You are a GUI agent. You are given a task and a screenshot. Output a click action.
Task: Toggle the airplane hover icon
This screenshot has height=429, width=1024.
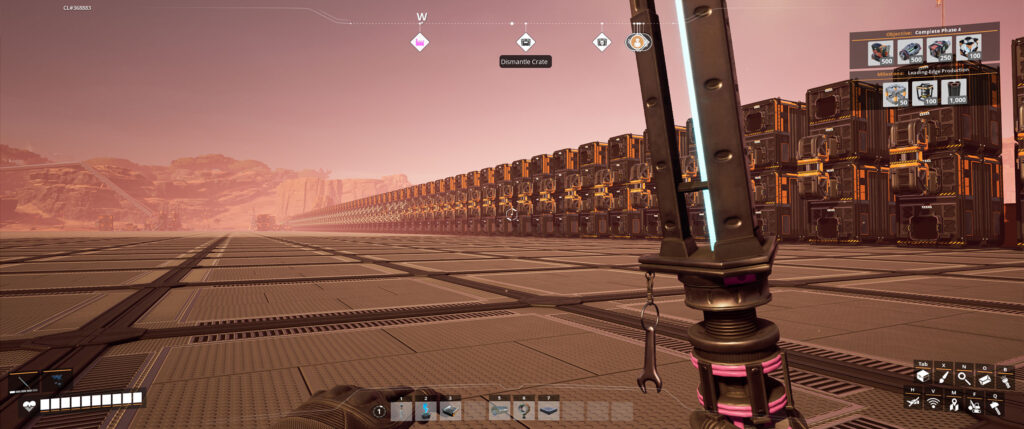(912, 401)
